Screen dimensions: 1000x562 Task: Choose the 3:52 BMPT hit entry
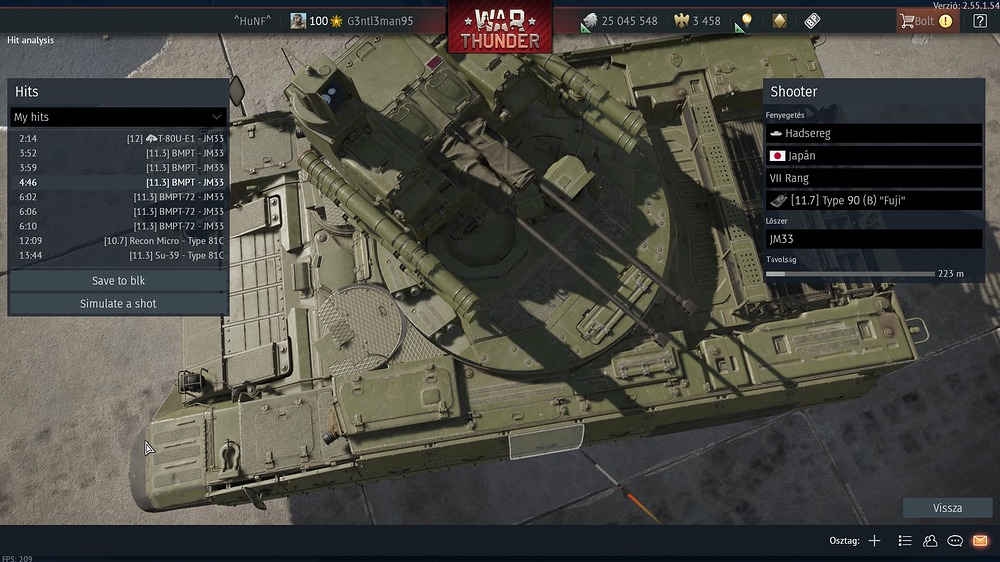click(120, 153)
